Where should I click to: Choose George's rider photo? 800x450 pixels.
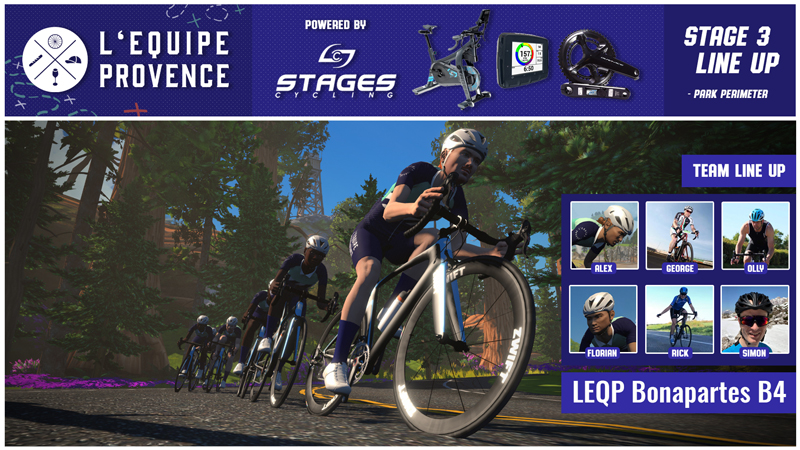pos(679,234)
